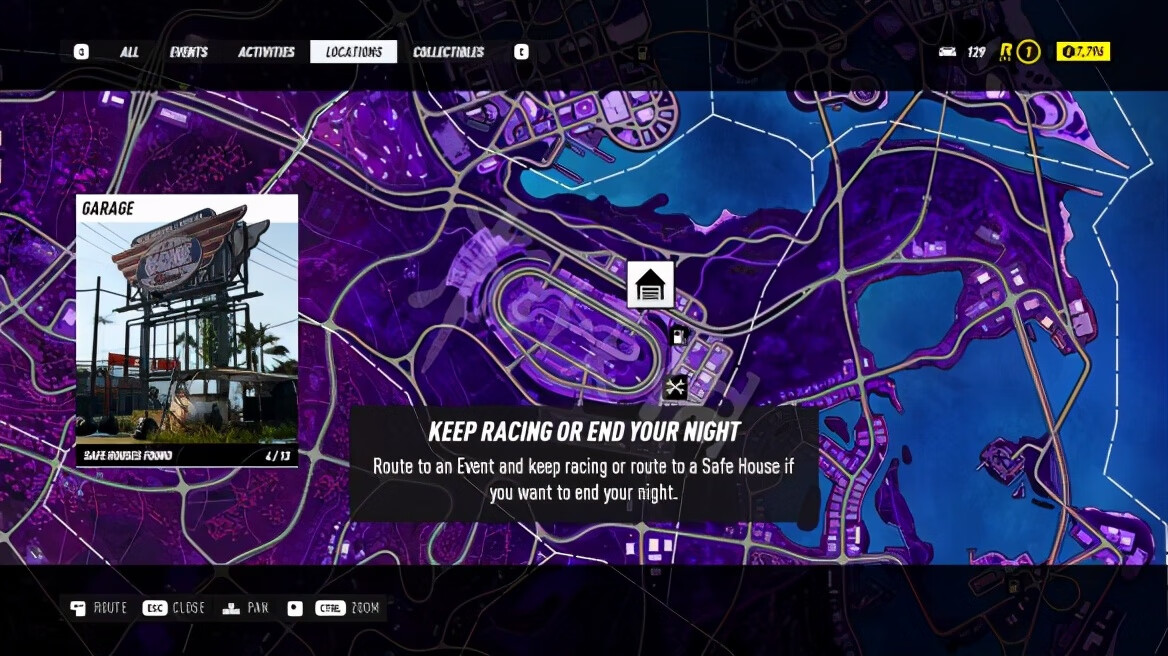1168x656 pixels.
Task: Switch to the Collectibles tab
Action: [448, 52]
